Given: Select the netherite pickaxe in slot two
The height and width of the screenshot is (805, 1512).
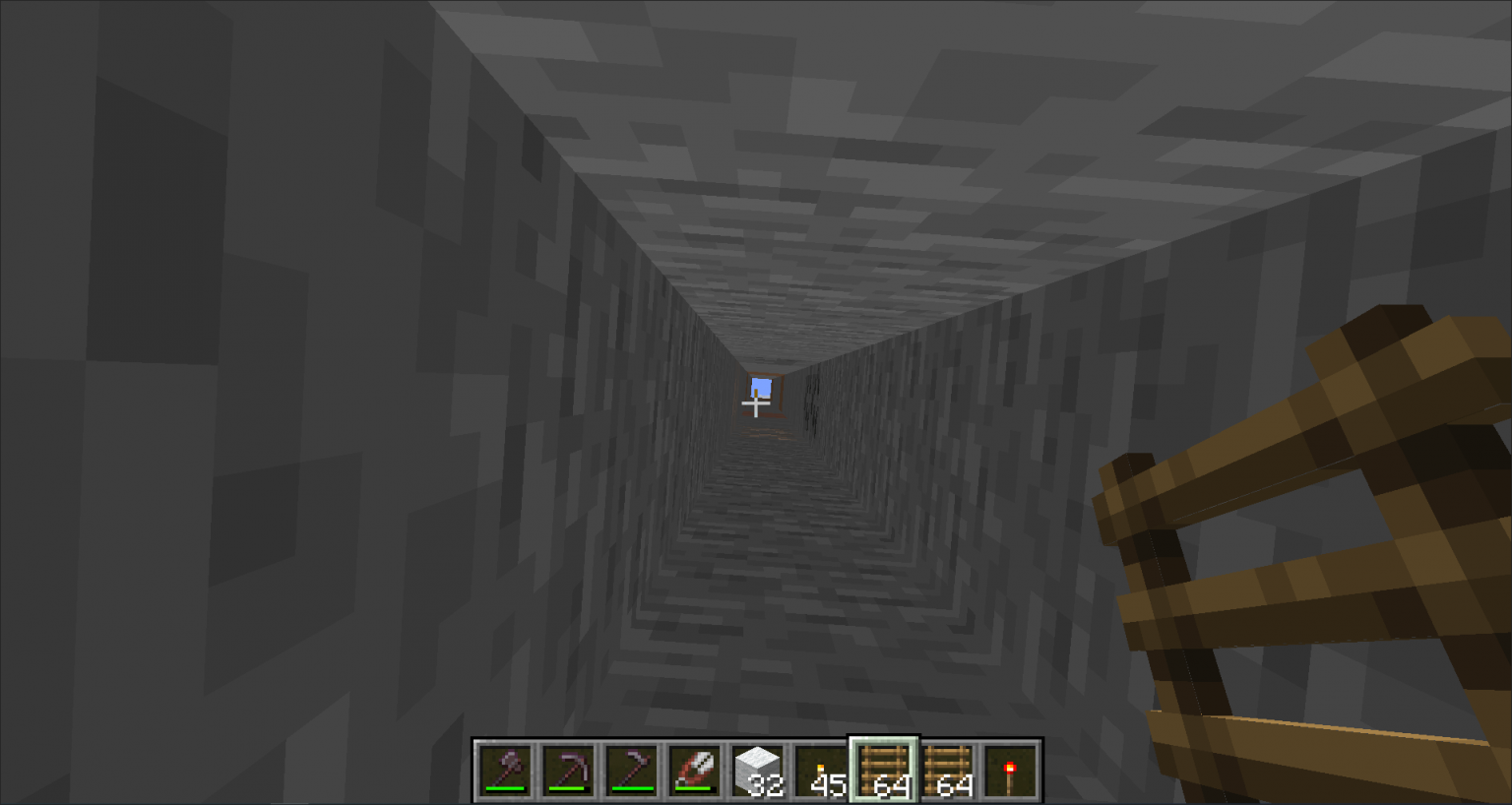Looking at the screenshot, I should (x=568, y=770).
